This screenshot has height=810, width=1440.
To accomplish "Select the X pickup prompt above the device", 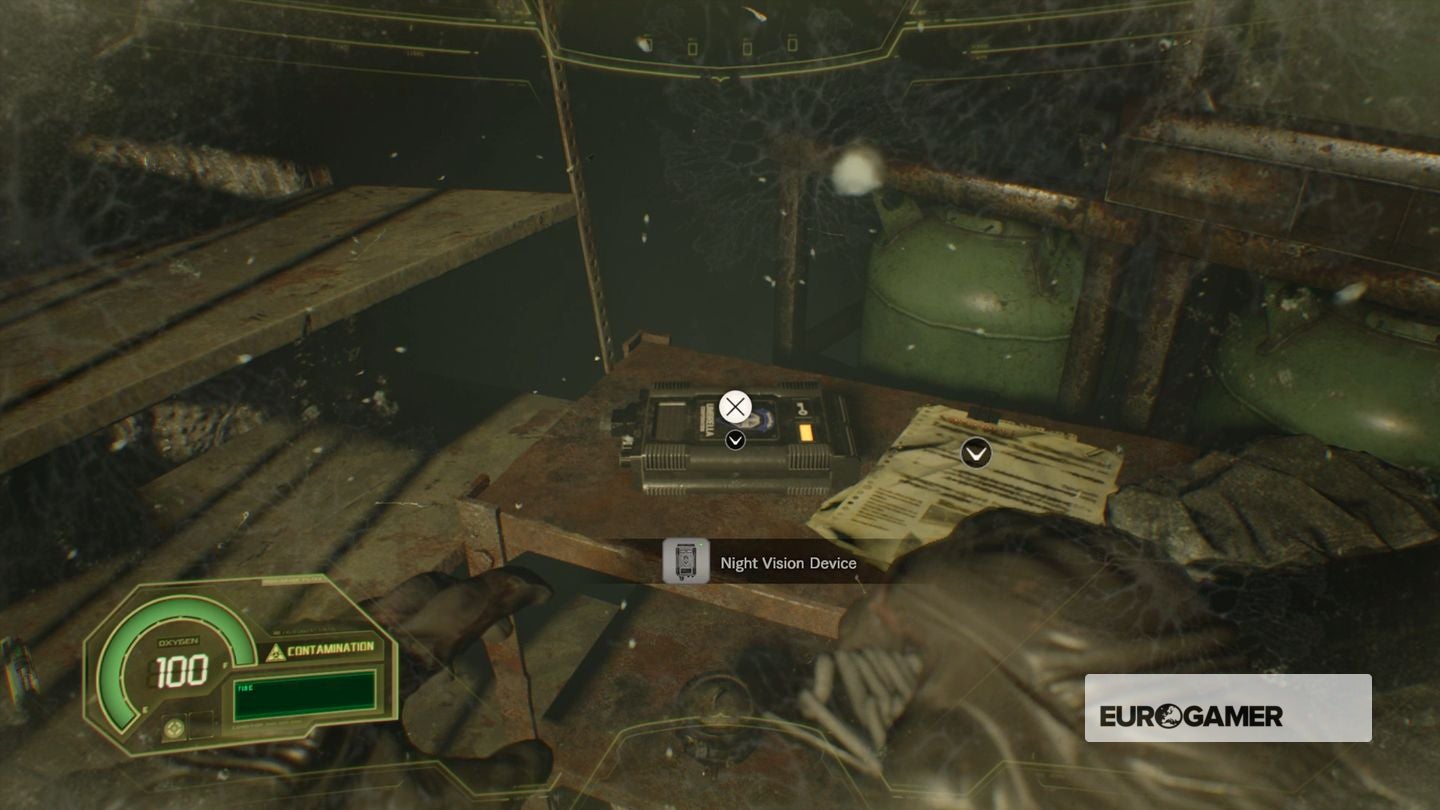I will [734, 406].
